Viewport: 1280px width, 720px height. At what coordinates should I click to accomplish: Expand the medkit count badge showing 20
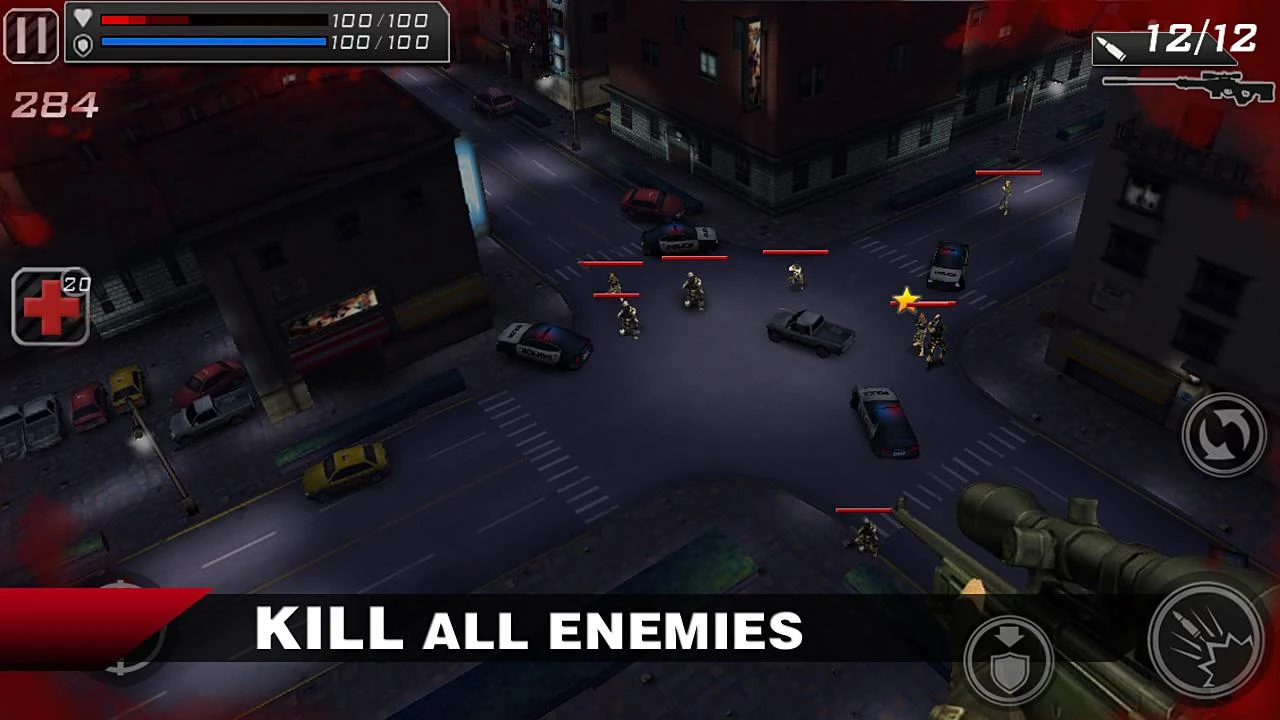click(x=77, y=281)
